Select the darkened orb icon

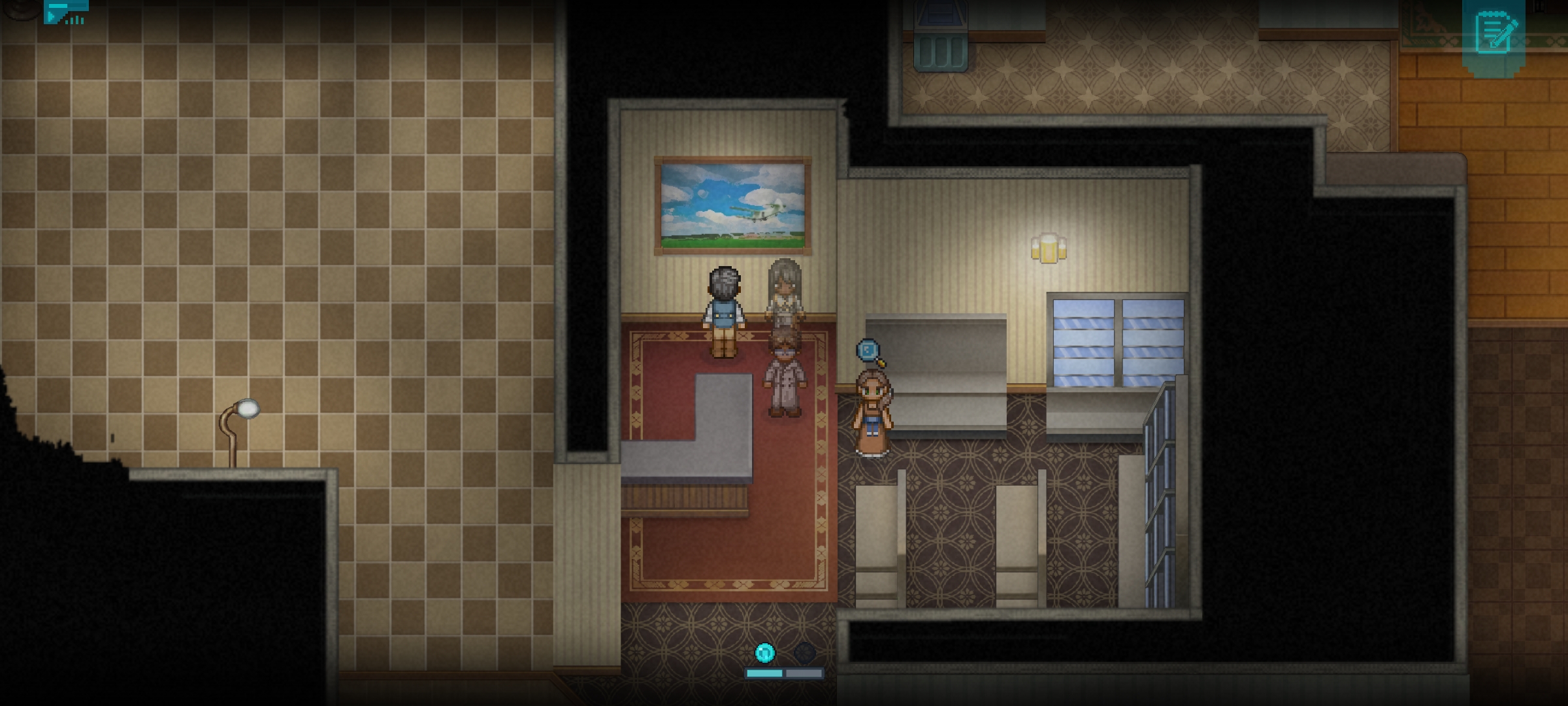click(x=805, y=652)
